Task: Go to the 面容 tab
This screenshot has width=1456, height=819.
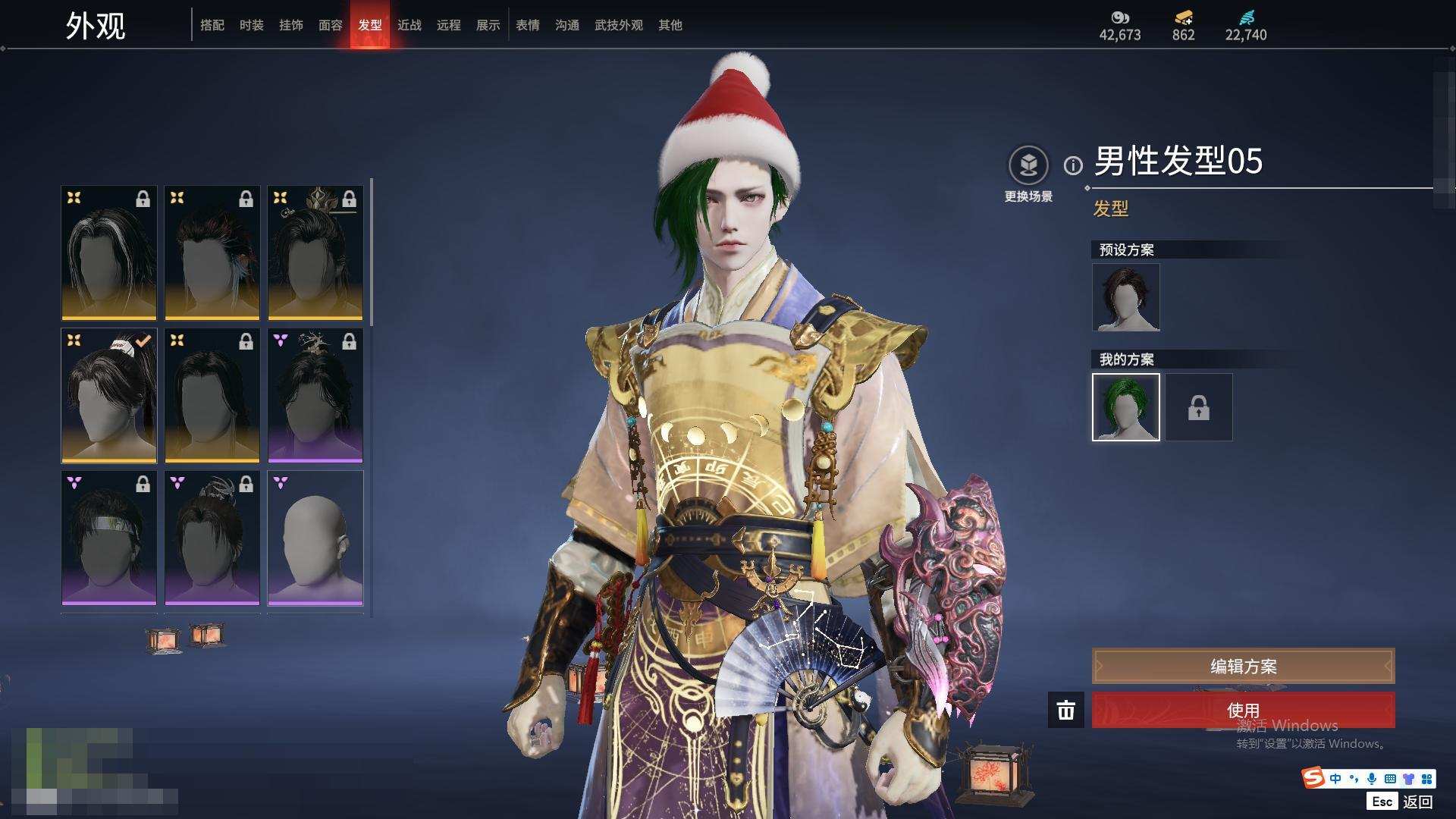Action: pyautogui.click(x=330, y=25)
